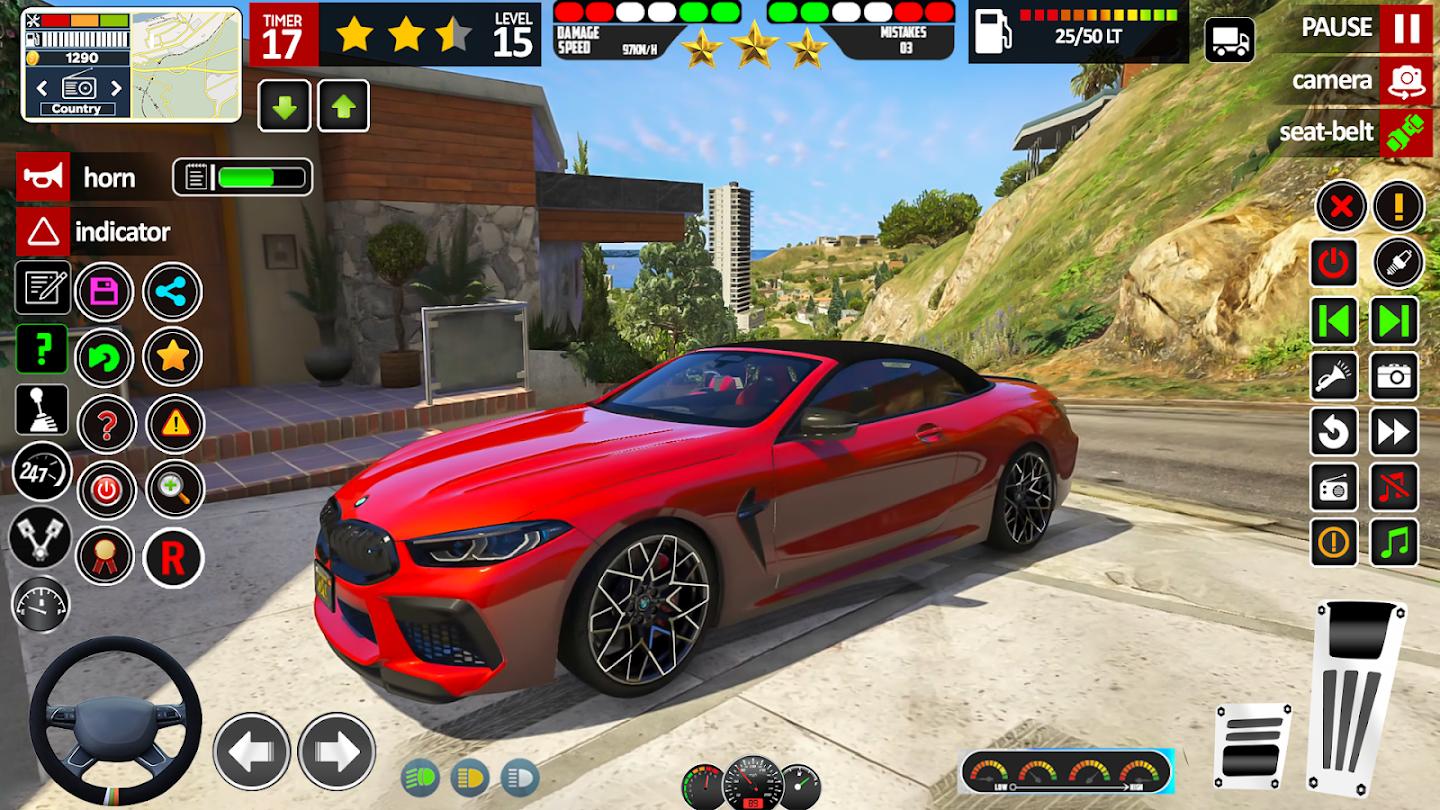Toggle the green music note

1394,543
